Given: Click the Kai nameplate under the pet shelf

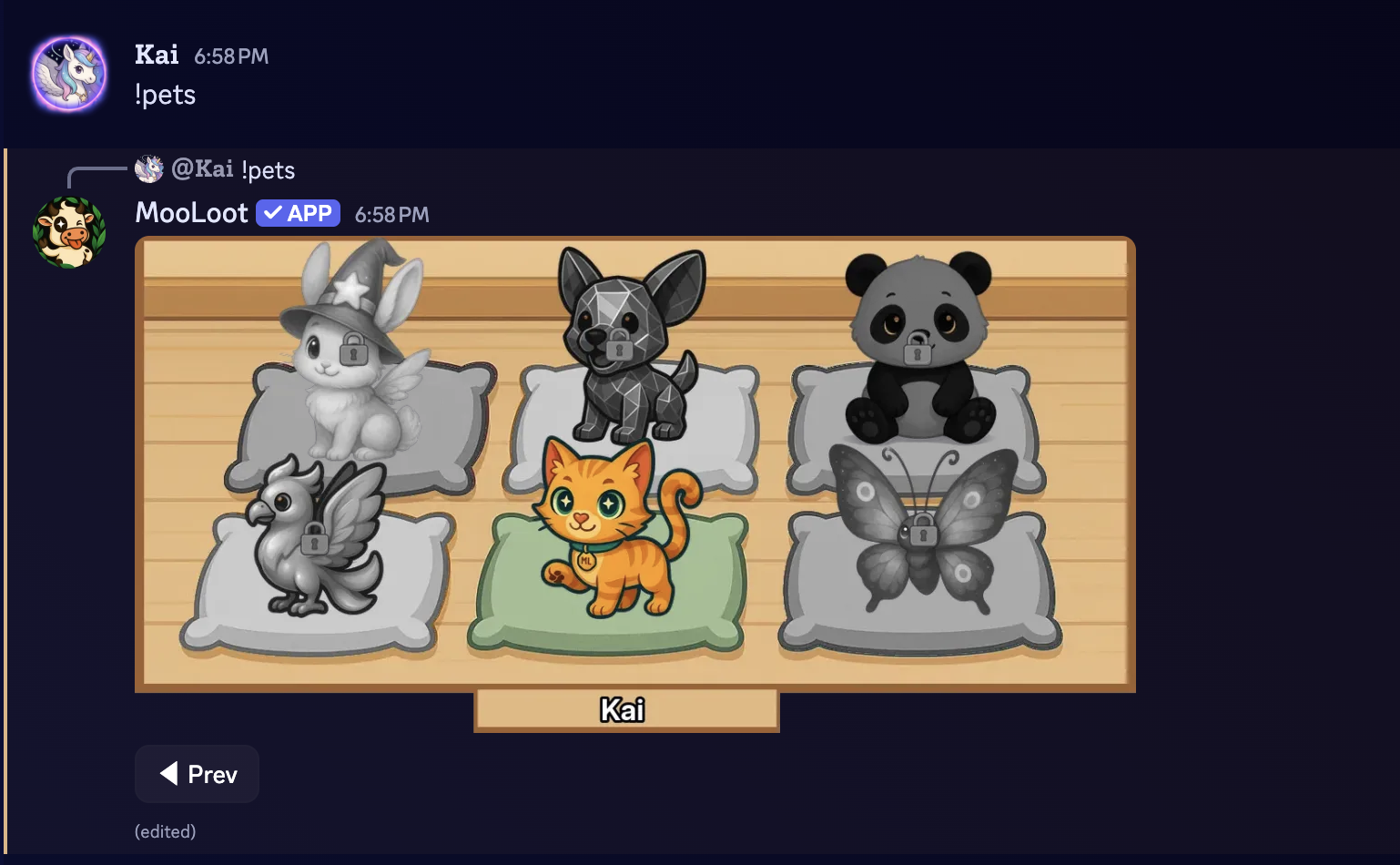Looking at the screenshot, I should pos(625,710).
